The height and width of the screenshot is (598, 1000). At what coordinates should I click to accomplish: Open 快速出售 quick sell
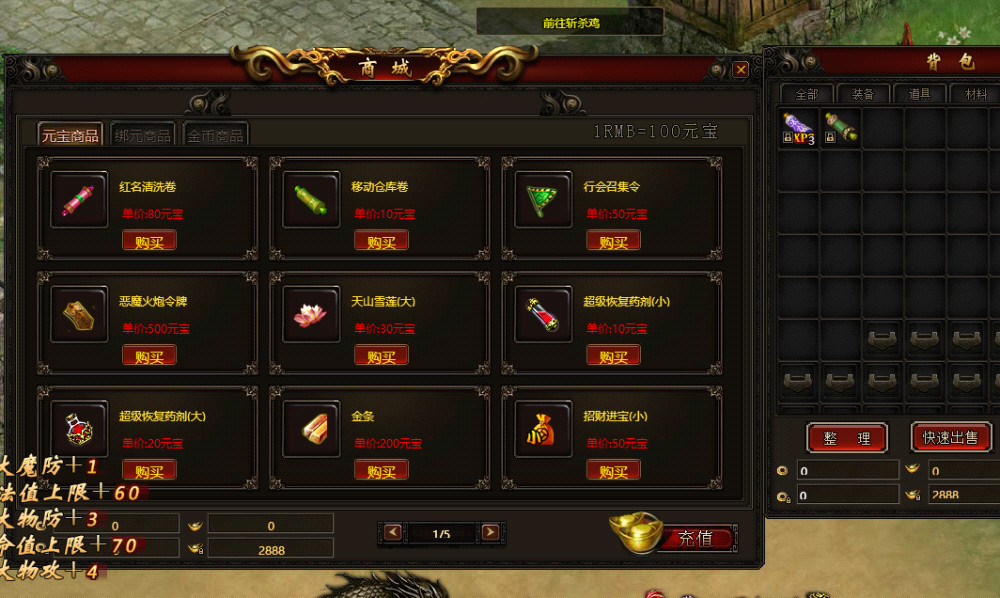[950, 437]
